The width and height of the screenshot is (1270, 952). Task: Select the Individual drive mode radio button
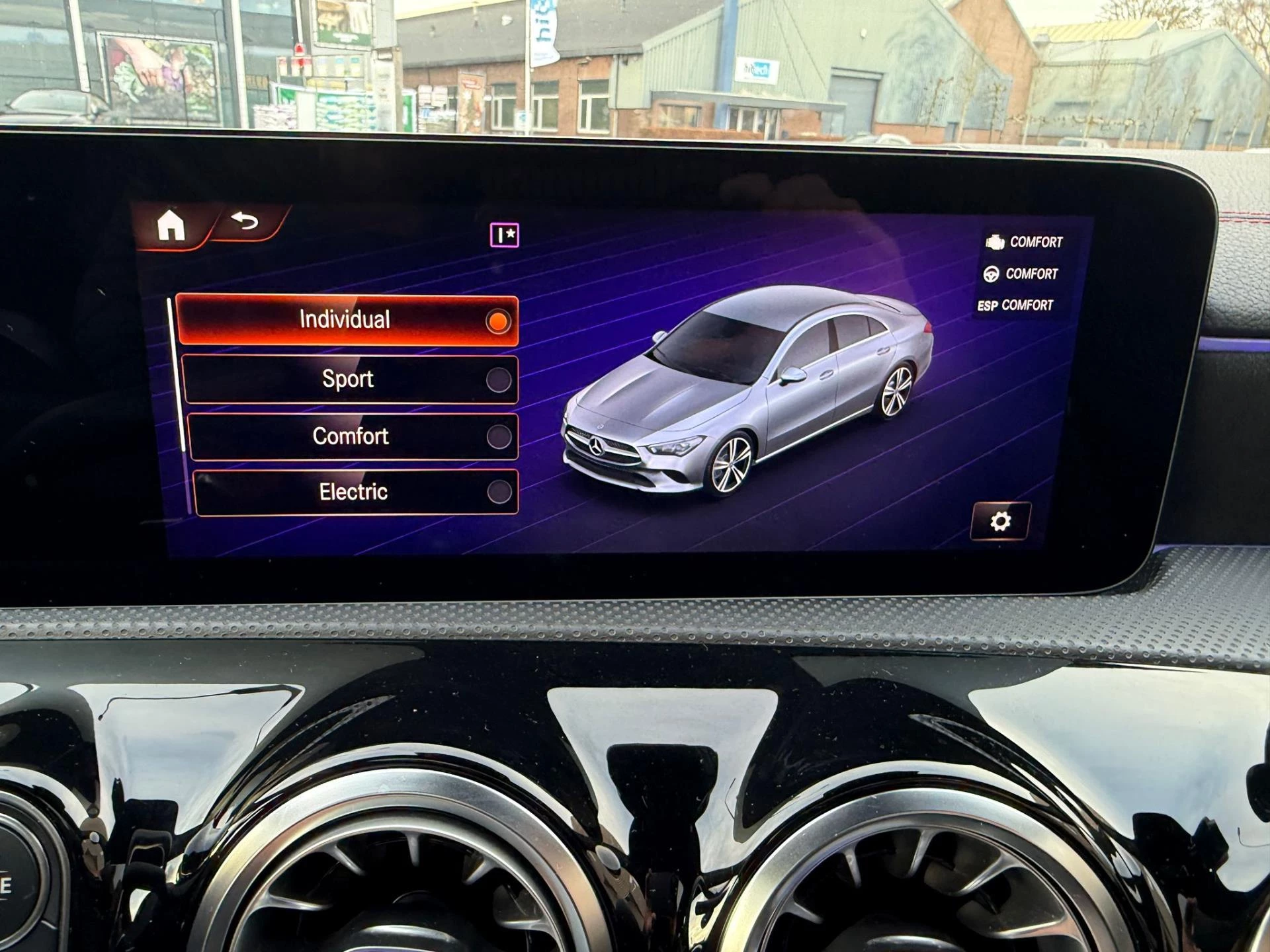point(498,321)
